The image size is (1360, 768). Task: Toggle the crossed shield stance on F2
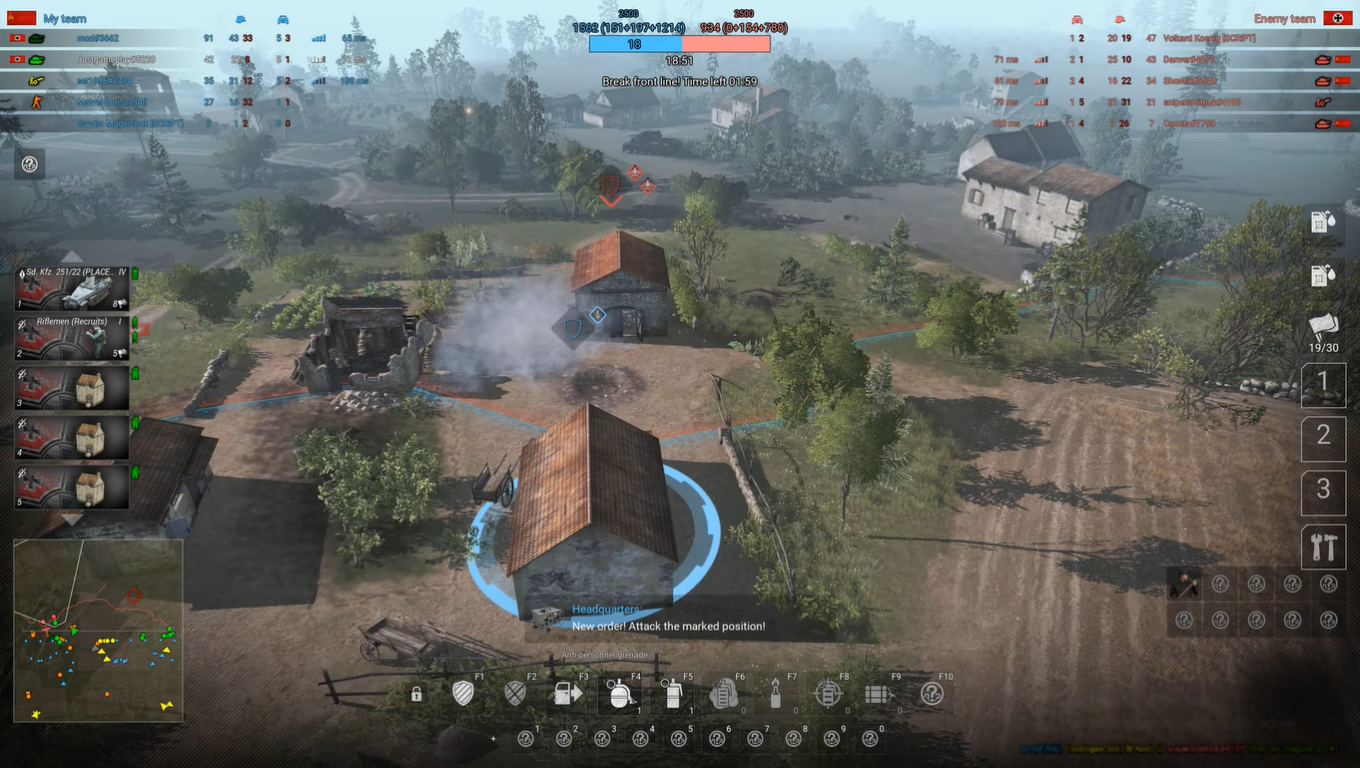pos(513,692)
